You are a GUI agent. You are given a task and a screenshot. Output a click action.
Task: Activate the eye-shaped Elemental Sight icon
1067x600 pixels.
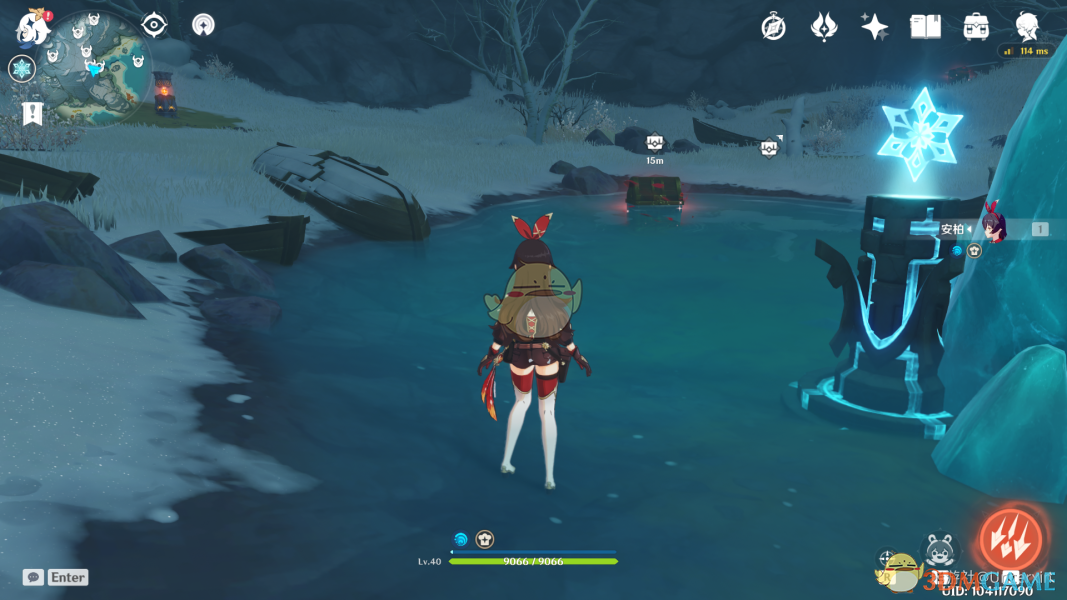pyautogui.click(x=154, y=25)
